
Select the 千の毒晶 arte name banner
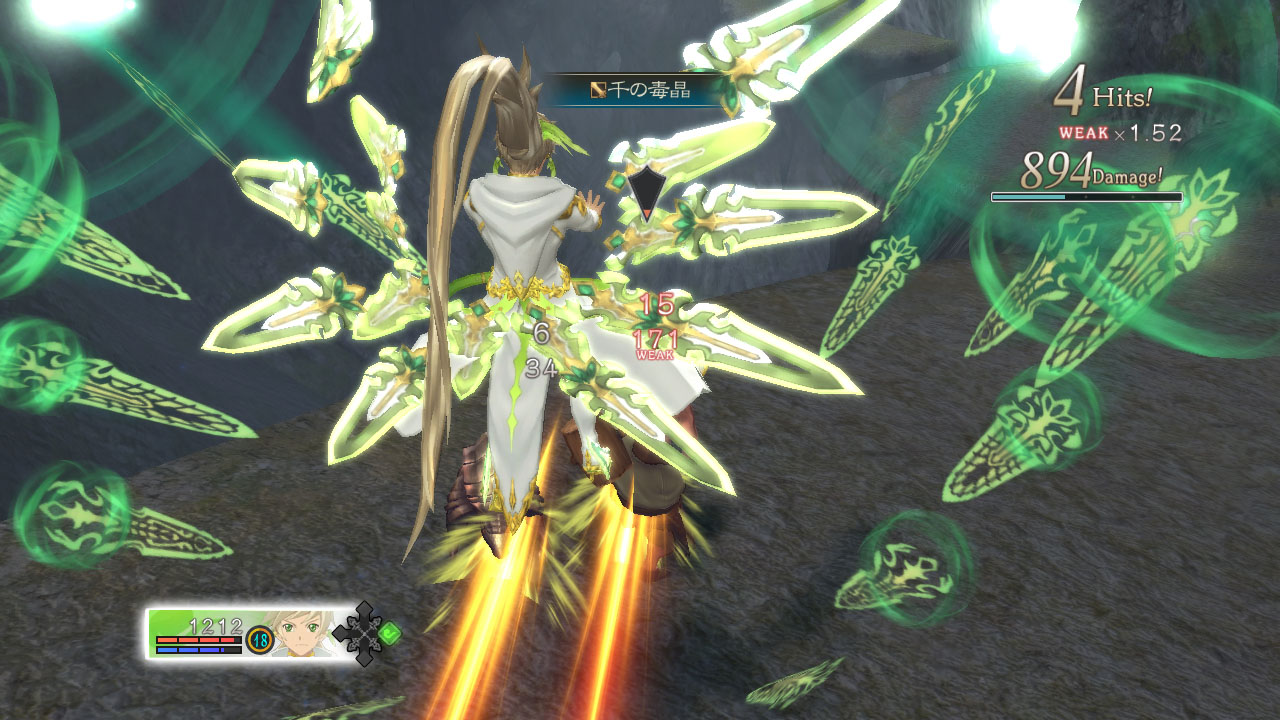click(636, 90)
